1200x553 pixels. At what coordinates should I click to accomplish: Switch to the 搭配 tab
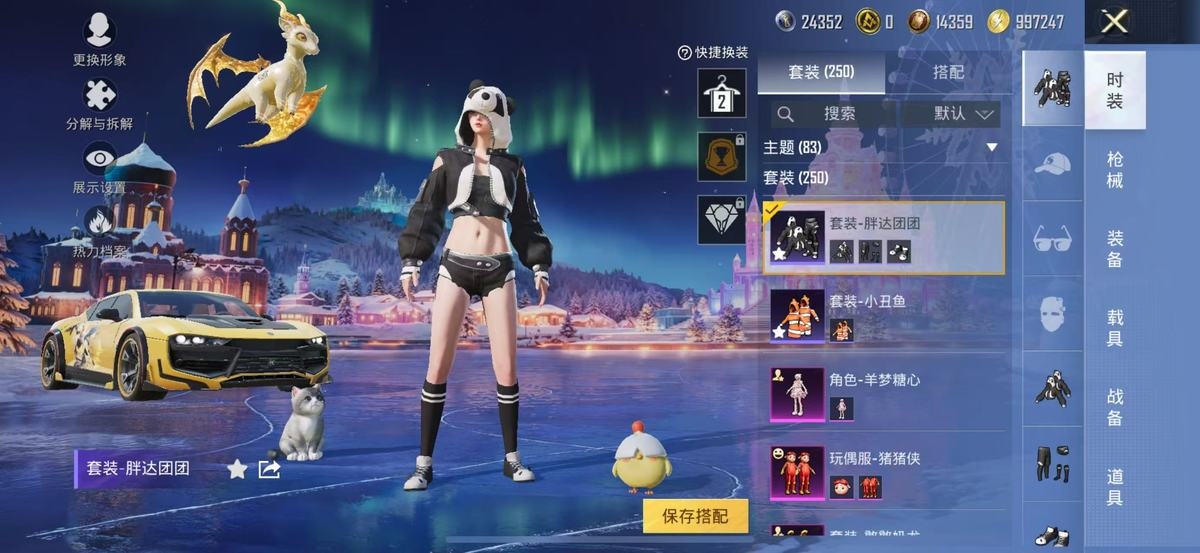(948, 72)
